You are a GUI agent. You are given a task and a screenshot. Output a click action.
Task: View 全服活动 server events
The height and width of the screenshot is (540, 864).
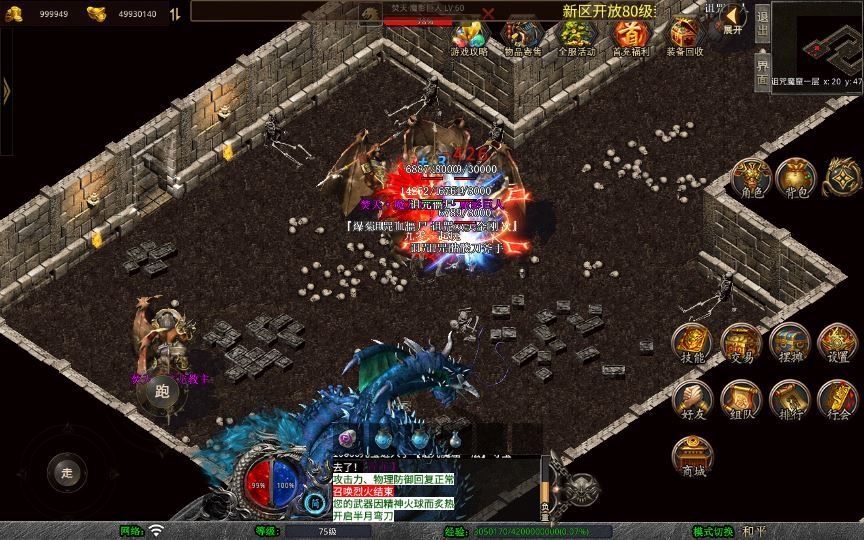[576, 38]
